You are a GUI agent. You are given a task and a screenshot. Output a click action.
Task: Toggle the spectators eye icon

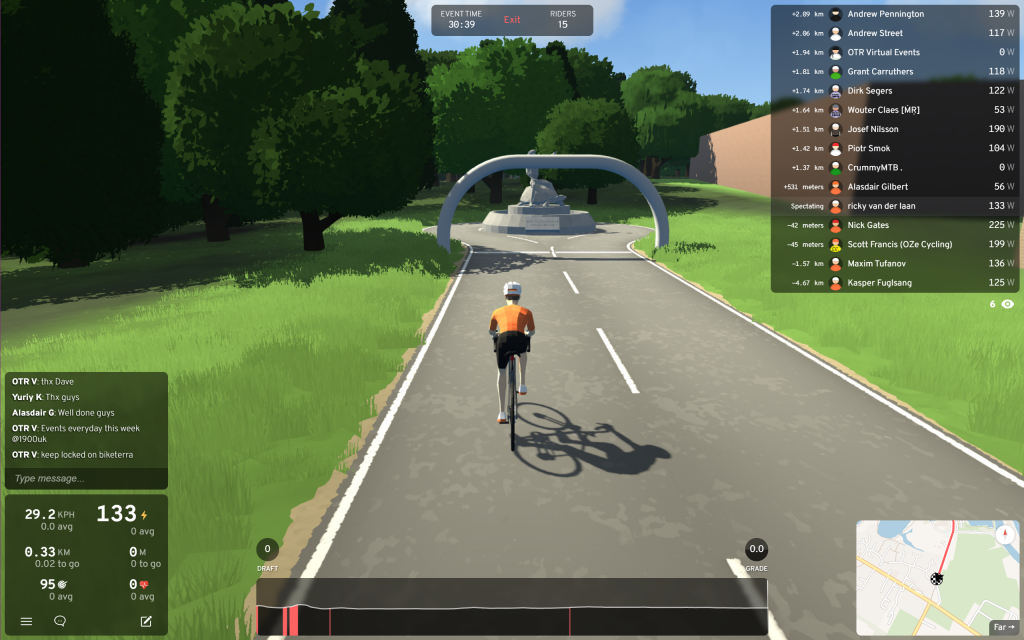pos(1007,303)
